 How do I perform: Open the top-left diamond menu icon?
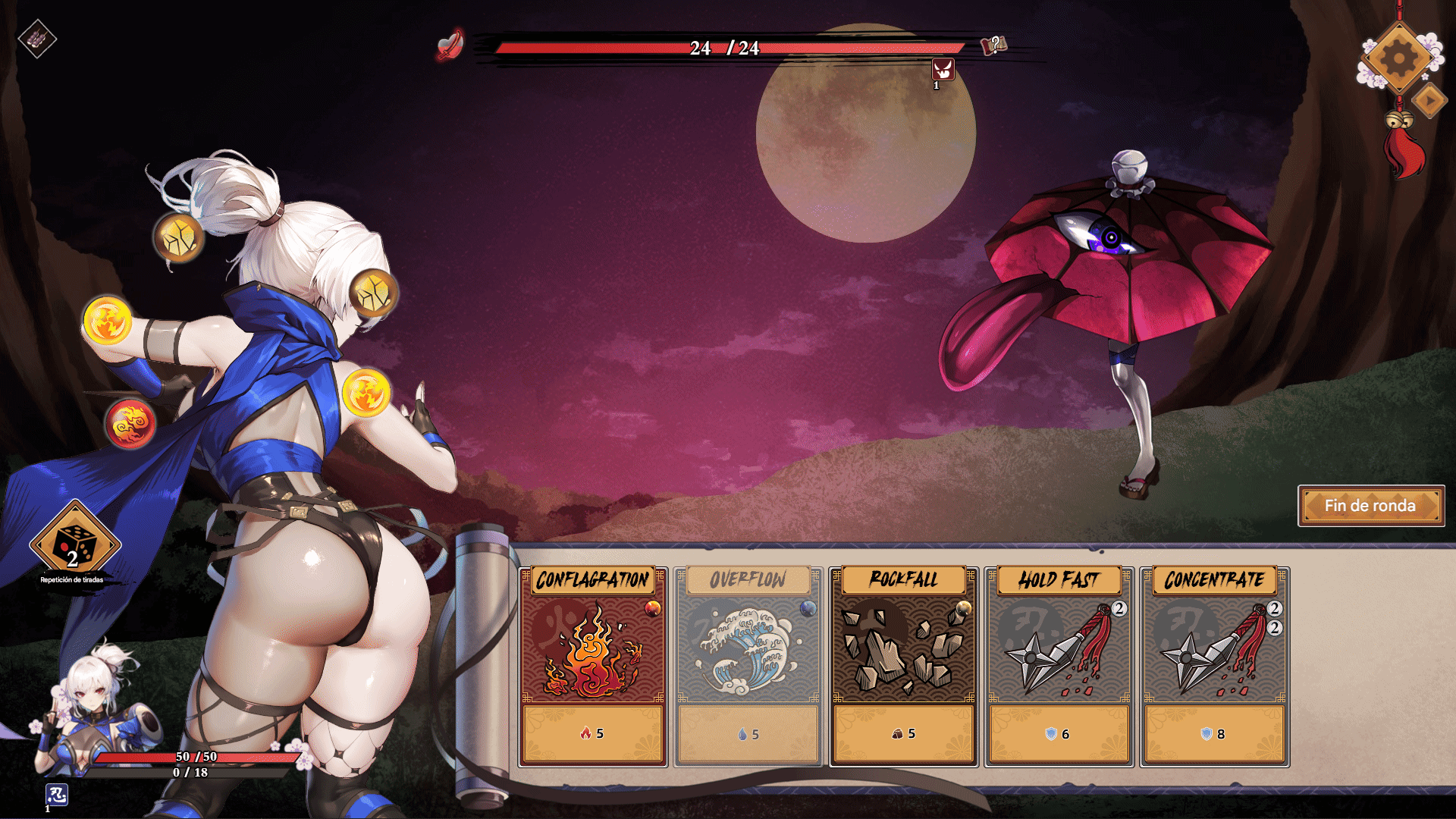37,39
